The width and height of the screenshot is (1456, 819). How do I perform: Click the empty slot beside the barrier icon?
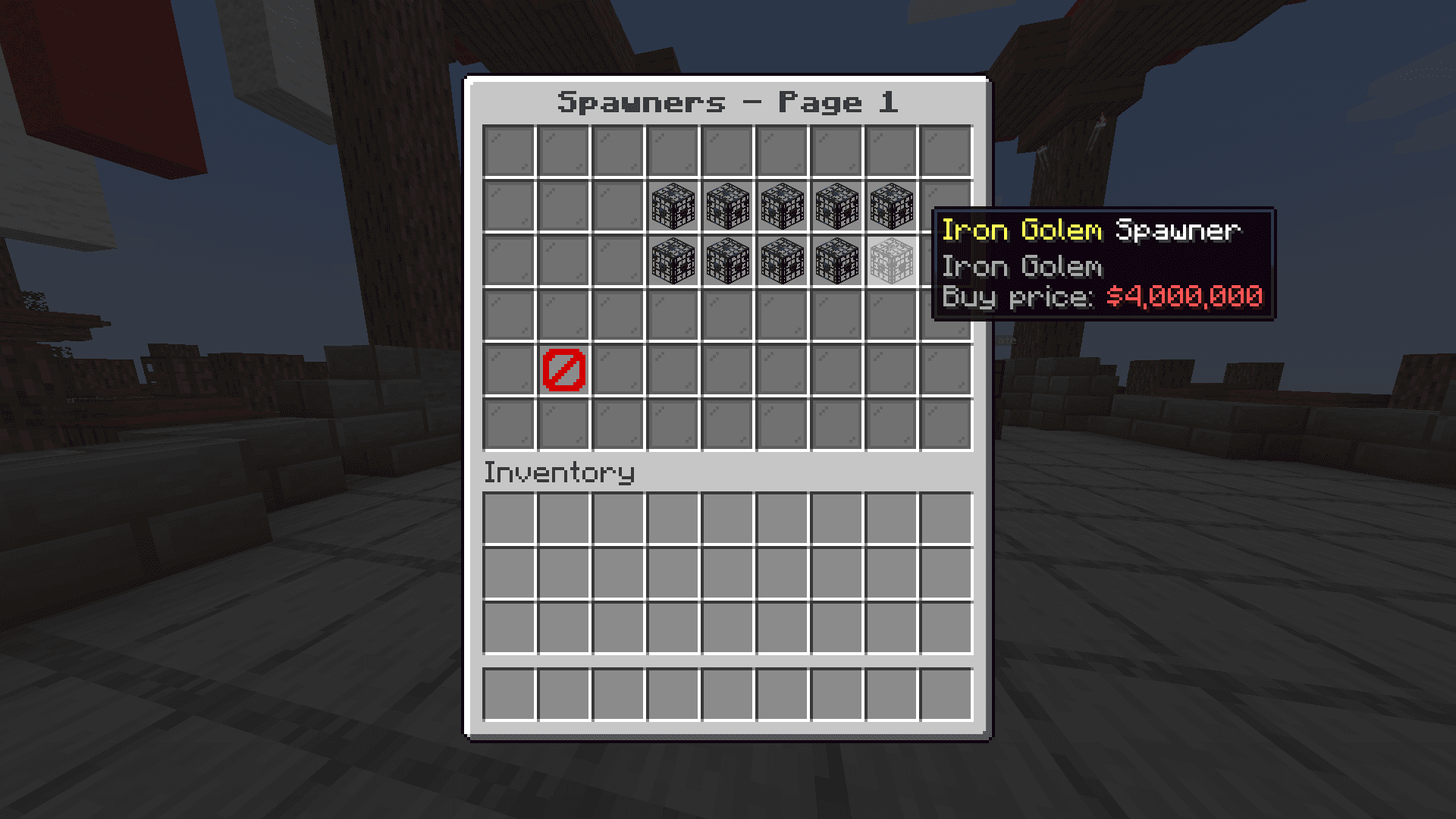pos(618,371)
